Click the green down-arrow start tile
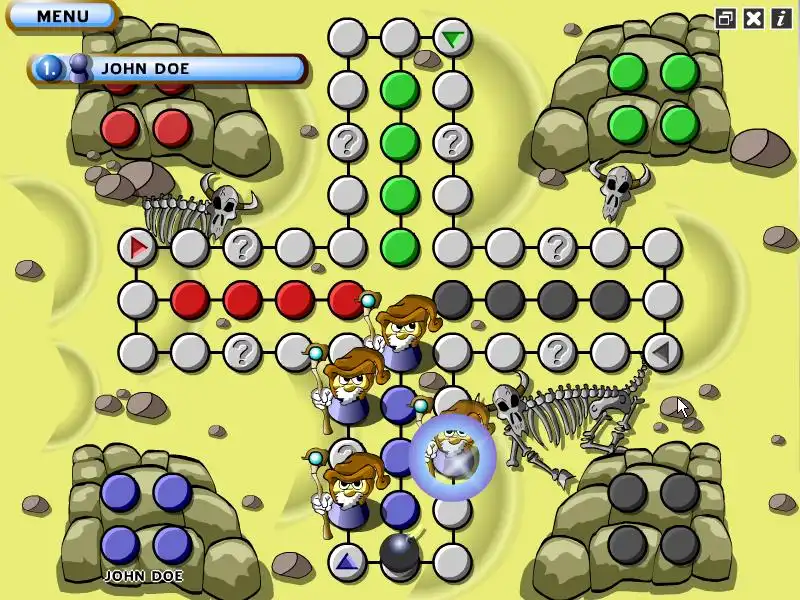This screenshot has height=600, width=800. click(453, 39)
